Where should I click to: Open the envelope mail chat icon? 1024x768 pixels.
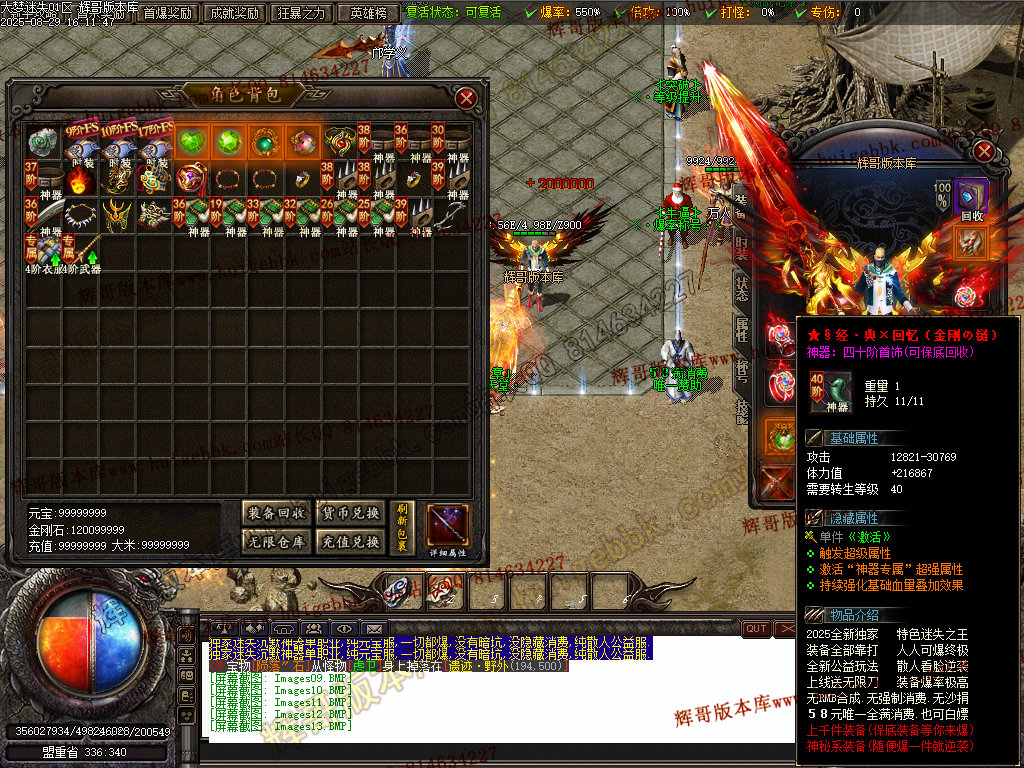pyautogui.click(x=373, y=628)
